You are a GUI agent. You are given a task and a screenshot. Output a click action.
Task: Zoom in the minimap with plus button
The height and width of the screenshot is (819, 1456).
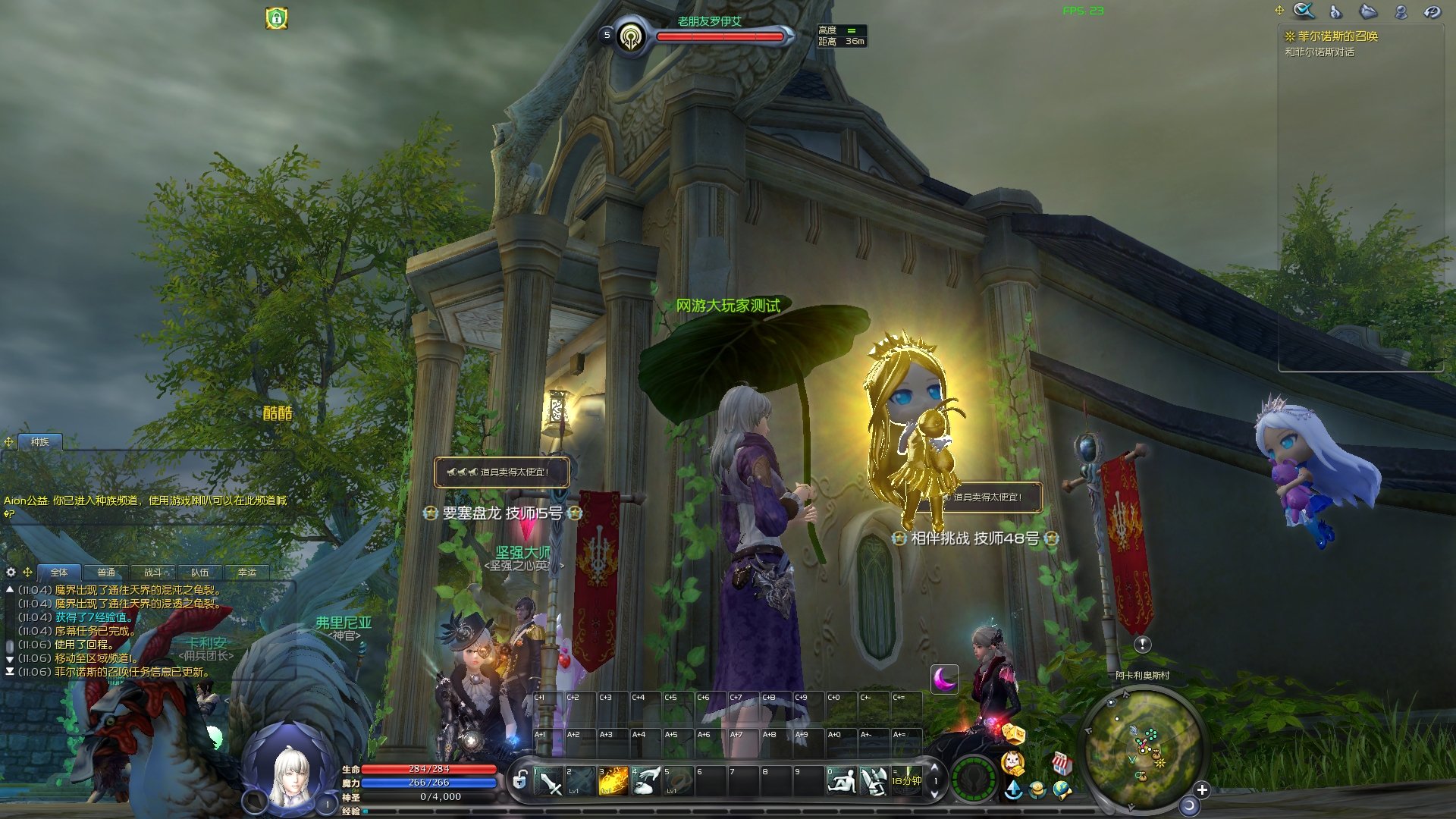click(1202, 790)
